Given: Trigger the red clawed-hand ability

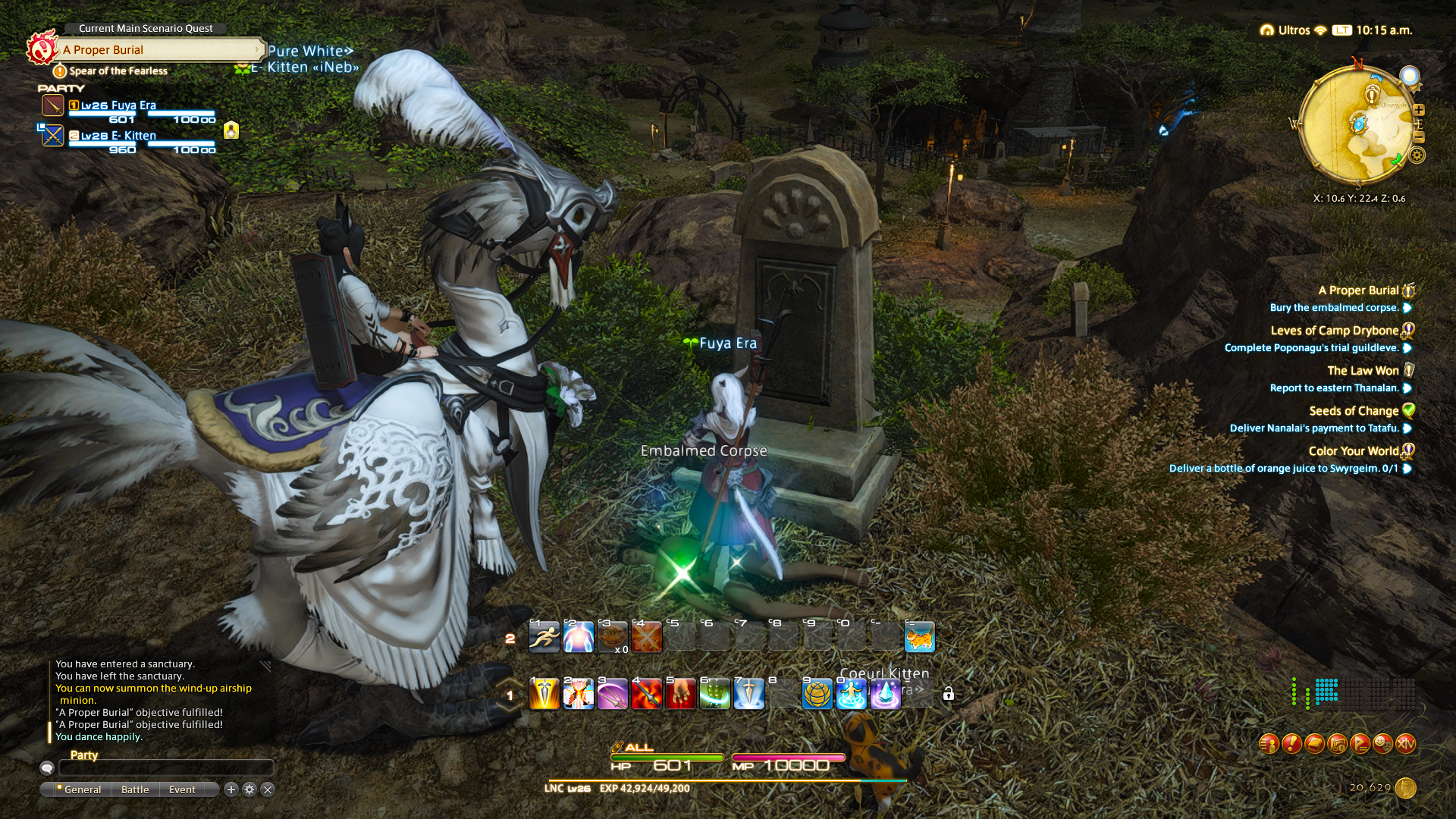Looking at the screenshot, I should tap(680, 695).
